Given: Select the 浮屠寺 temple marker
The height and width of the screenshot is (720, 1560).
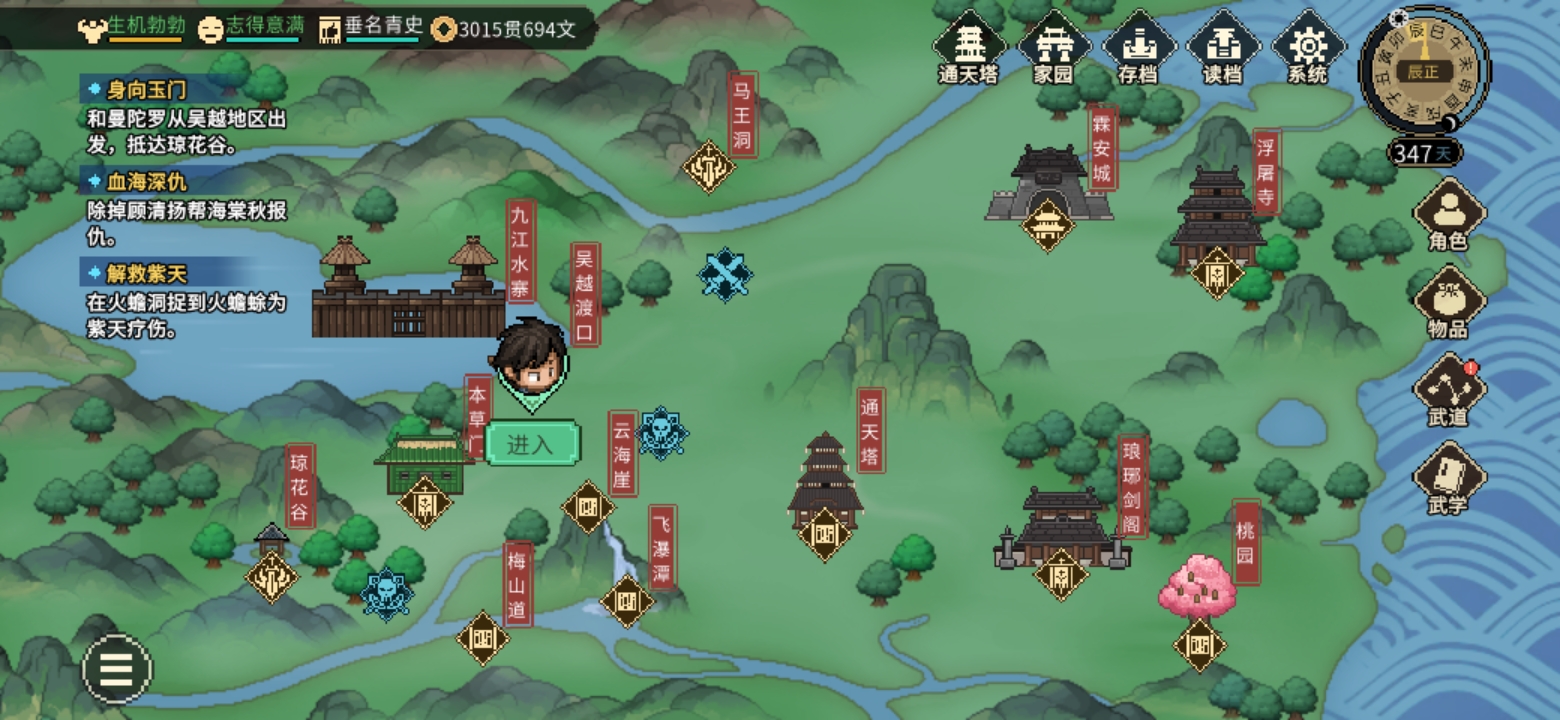Looking at the screenshot, I should (x=1217, y=272).
